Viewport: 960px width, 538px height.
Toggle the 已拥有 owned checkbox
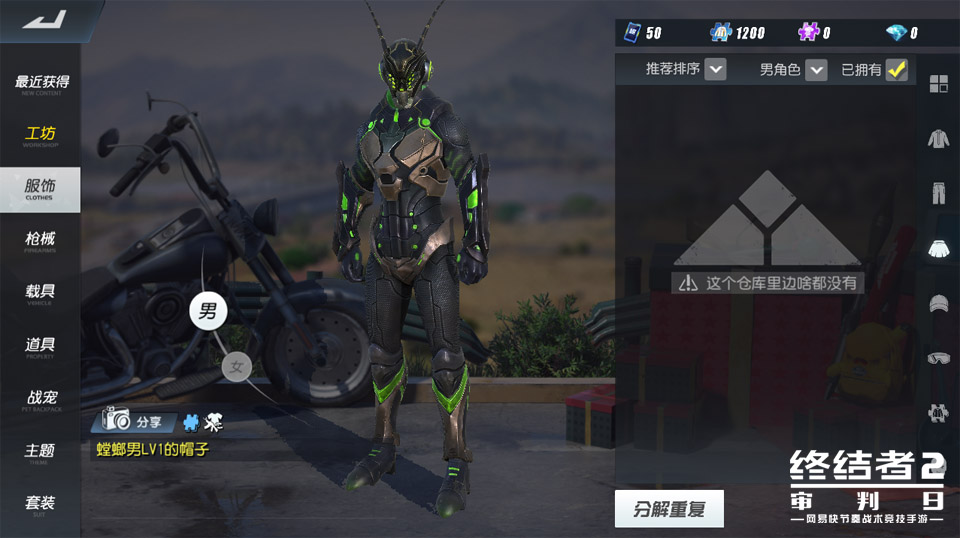tap(897, 69)
